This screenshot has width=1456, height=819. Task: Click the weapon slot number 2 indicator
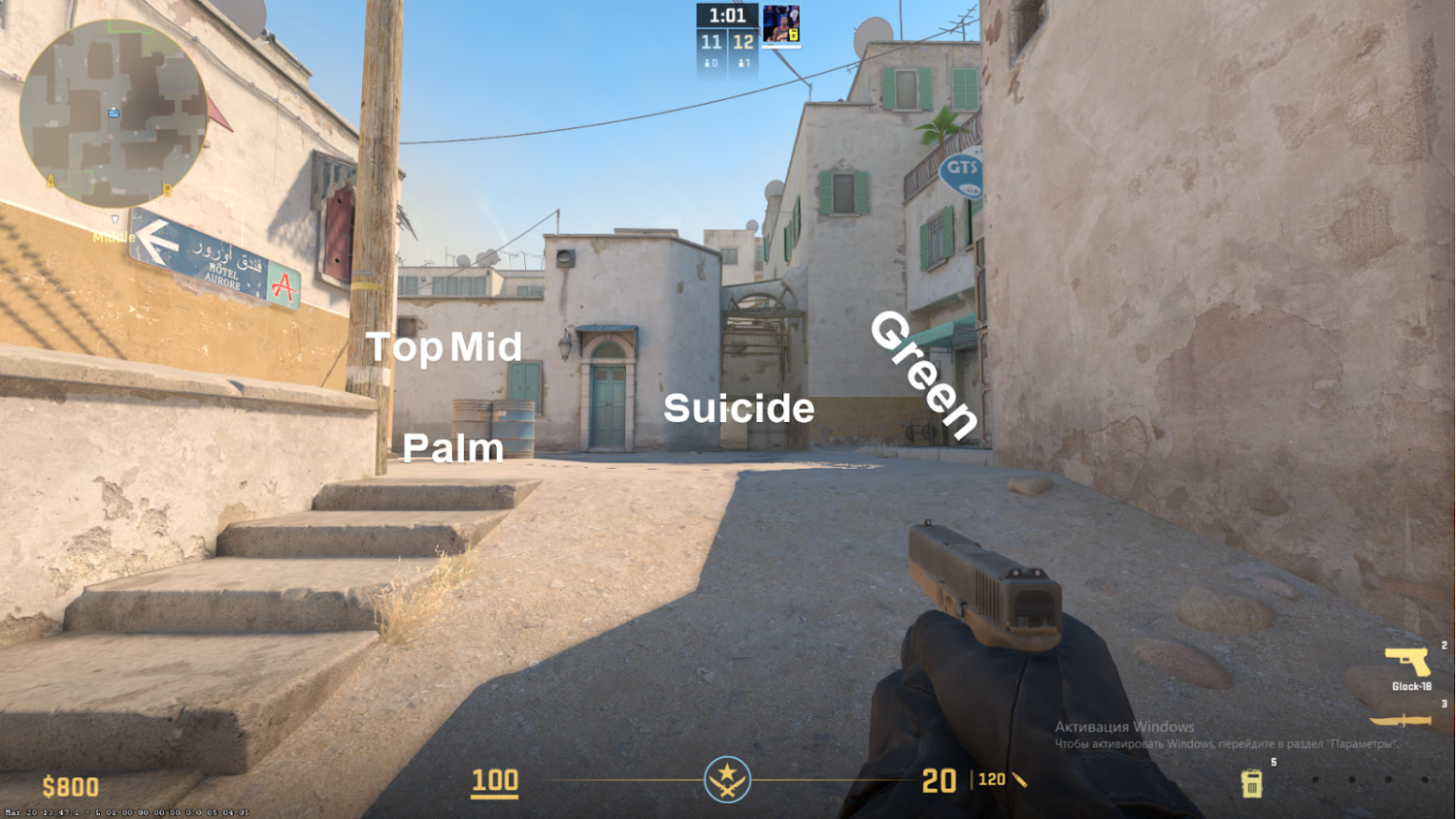[x=1444, y=644]
